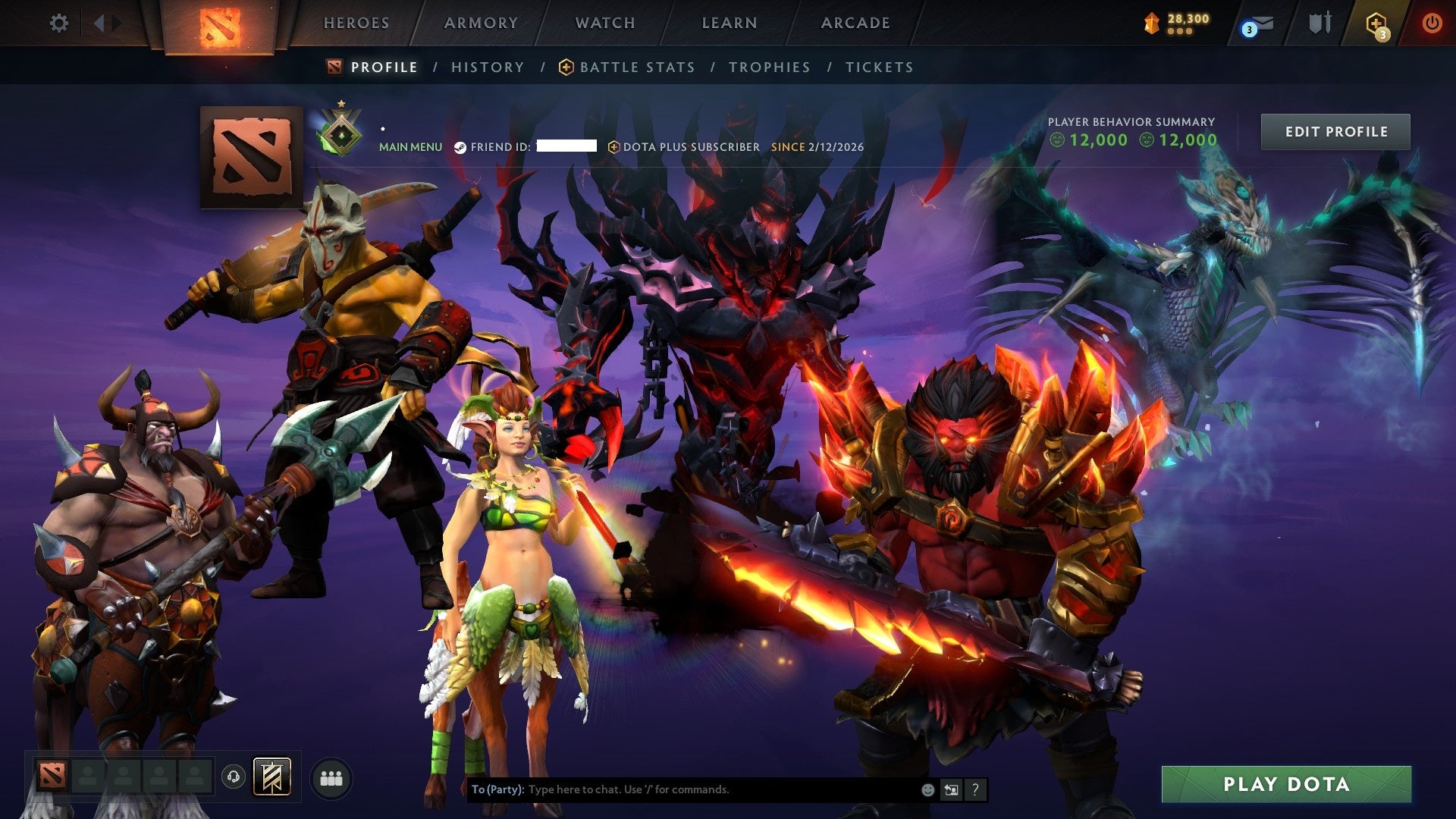The width and height of the screenshot is (1456, 819).
Task: Open the emoticon picker in chat bar
Action: tap(927, 789)
